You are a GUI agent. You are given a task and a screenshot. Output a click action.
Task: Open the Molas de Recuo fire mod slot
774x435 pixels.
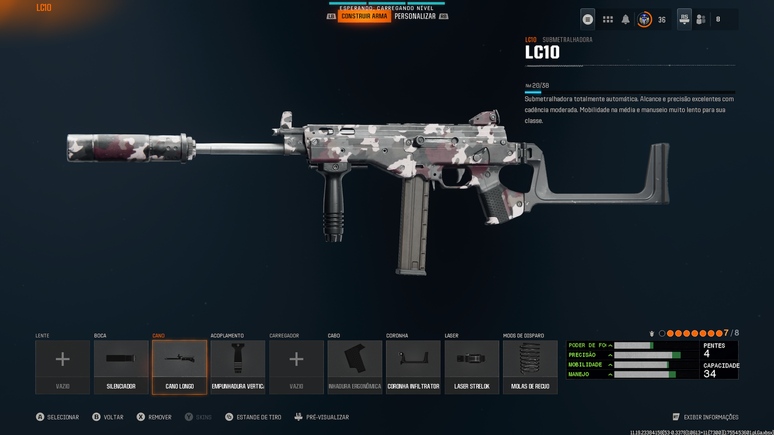[x=530, y=366]
